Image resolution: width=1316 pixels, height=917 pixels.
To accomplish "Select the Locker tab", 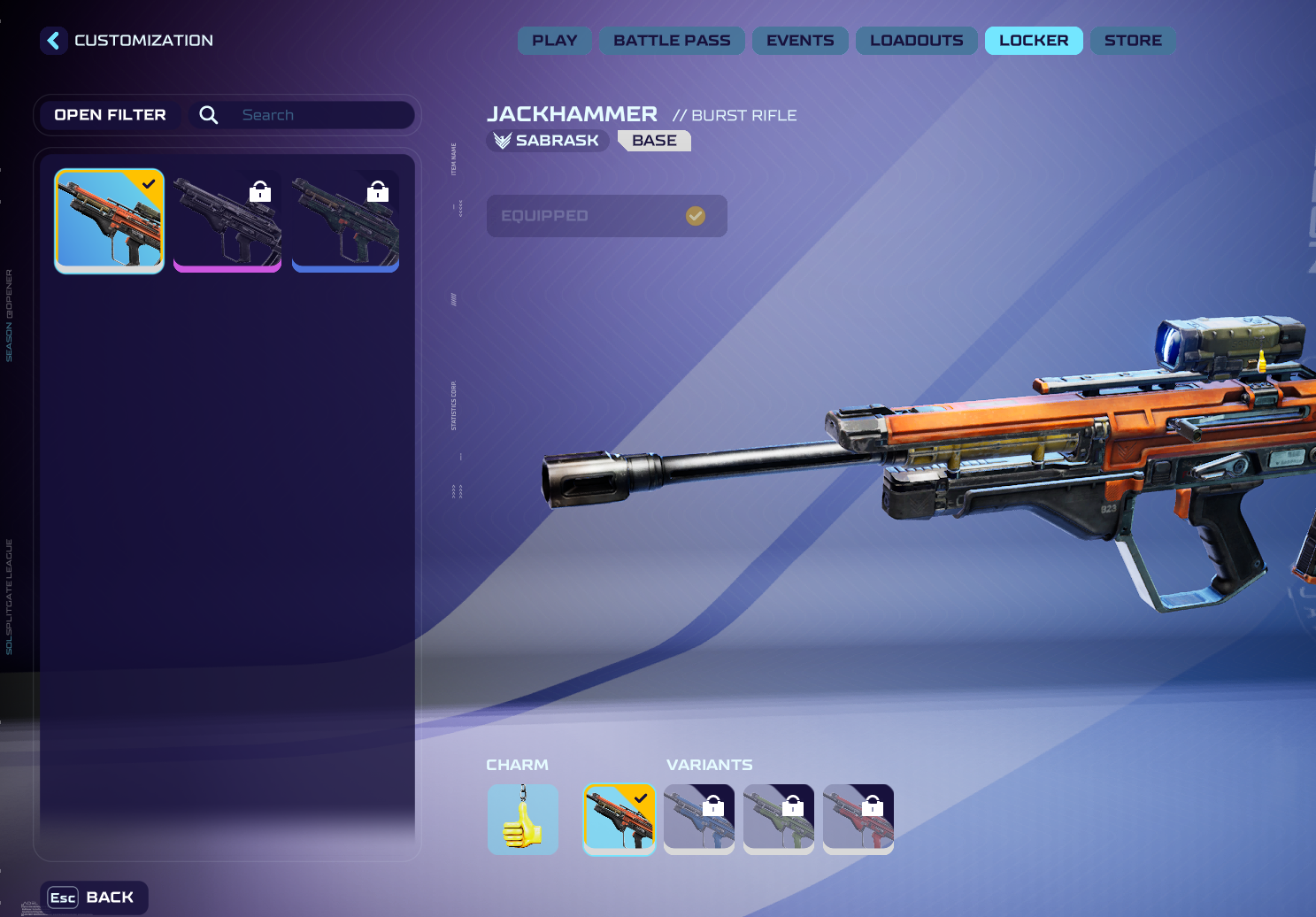I will pyautogui.click(x=1034, y=41).
